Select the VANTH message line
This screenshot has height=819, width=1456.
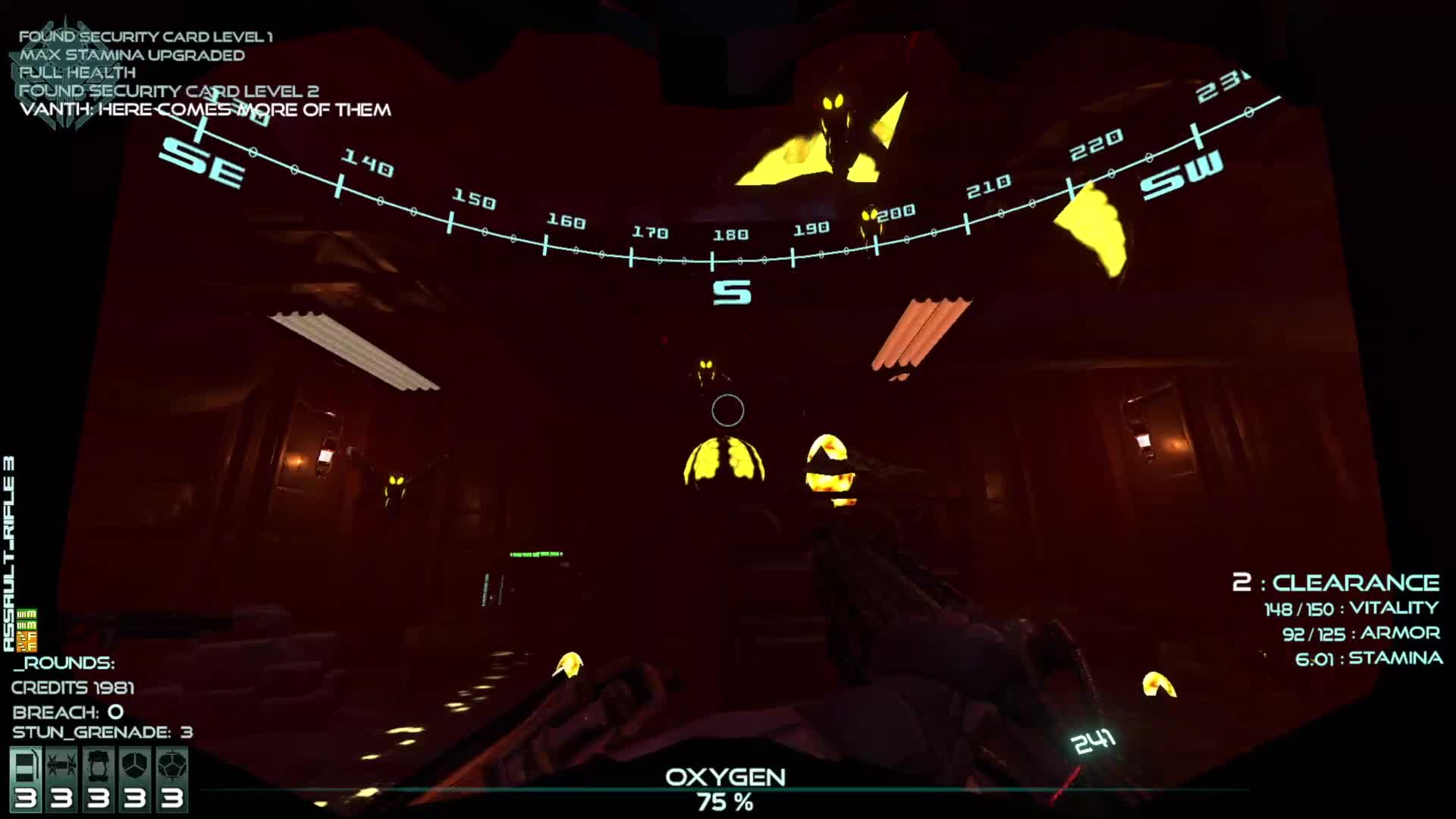pyautogui.click(x=205, y=110)
